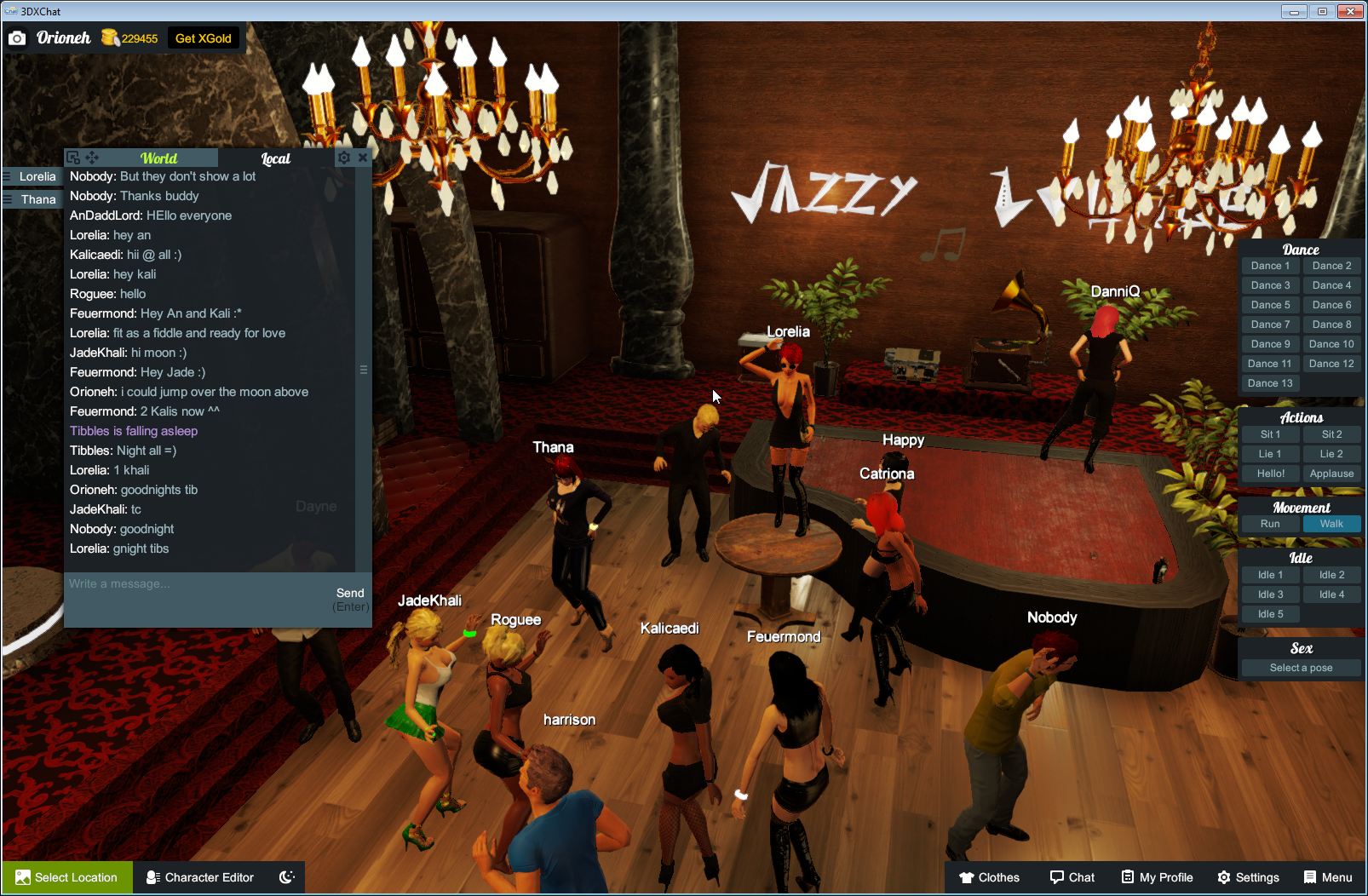Open the Select a pose panel
This screenshot has height=896, width=1368.
pyautogui.click(x=1301, y=668)
